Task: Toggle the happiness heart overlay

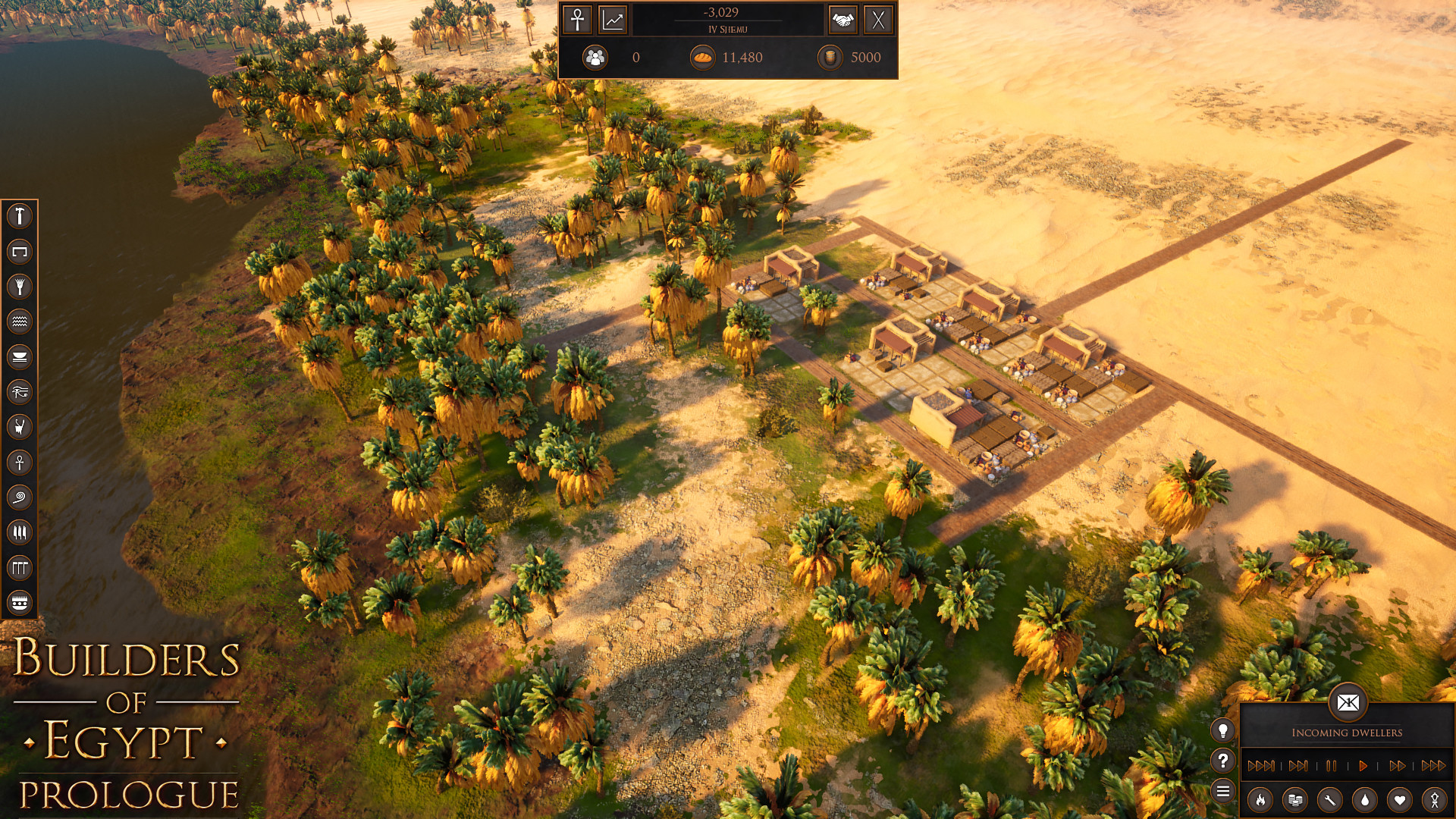Action: click(x=1399, y=800)
